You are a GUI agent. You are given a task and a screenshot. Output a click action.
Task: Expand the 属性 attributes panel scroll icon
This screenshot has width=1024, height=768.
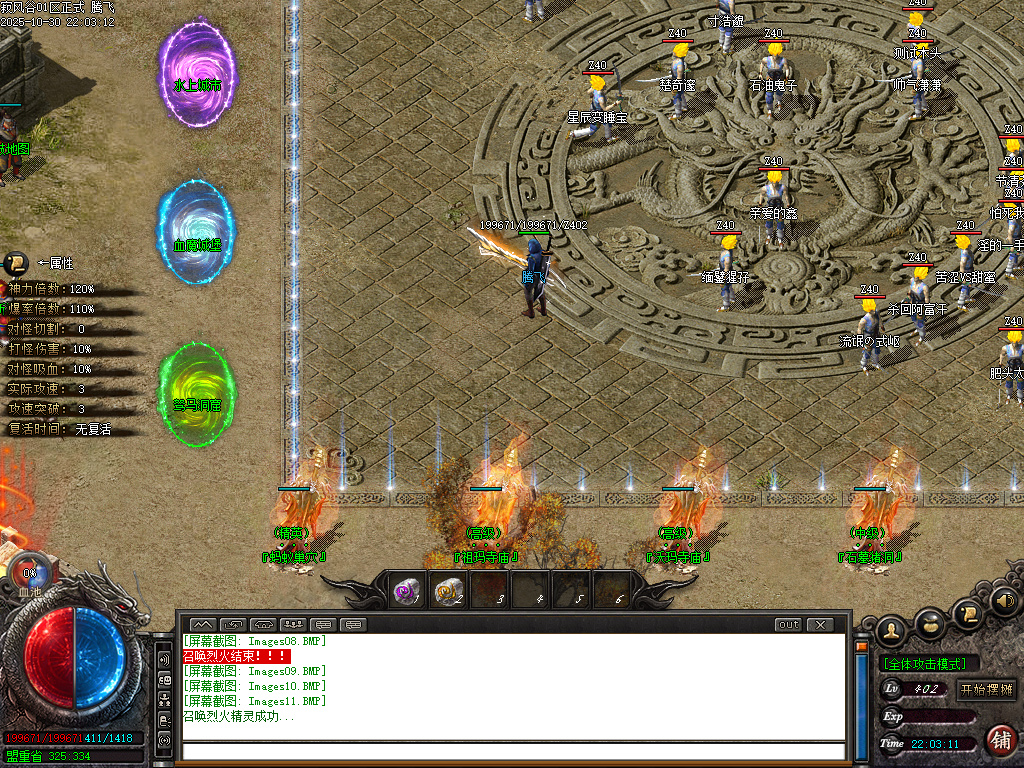[14, 264]
